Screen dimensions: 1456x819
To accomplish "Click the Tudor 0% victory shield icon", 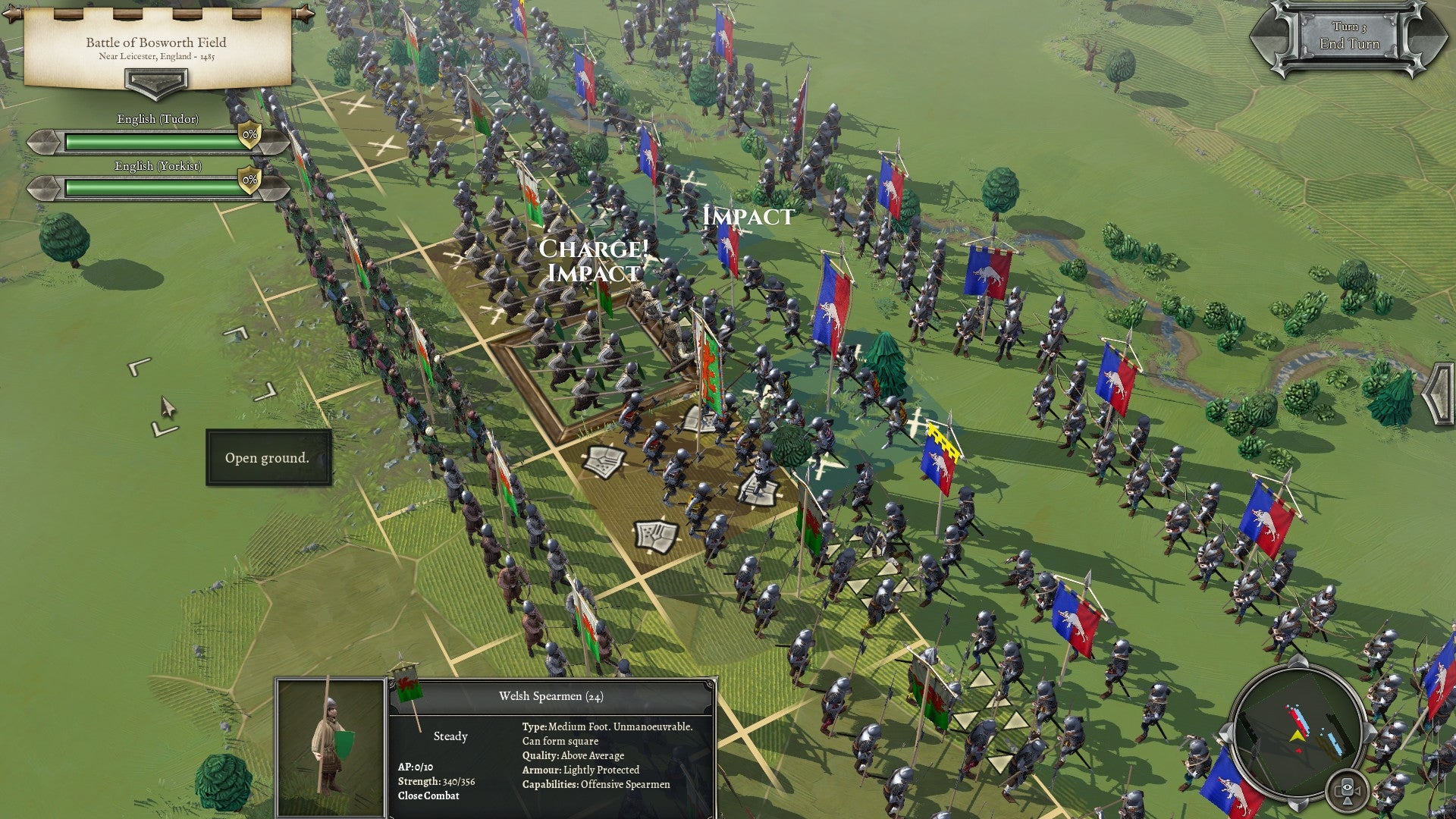I will click(x=250, y=136).
